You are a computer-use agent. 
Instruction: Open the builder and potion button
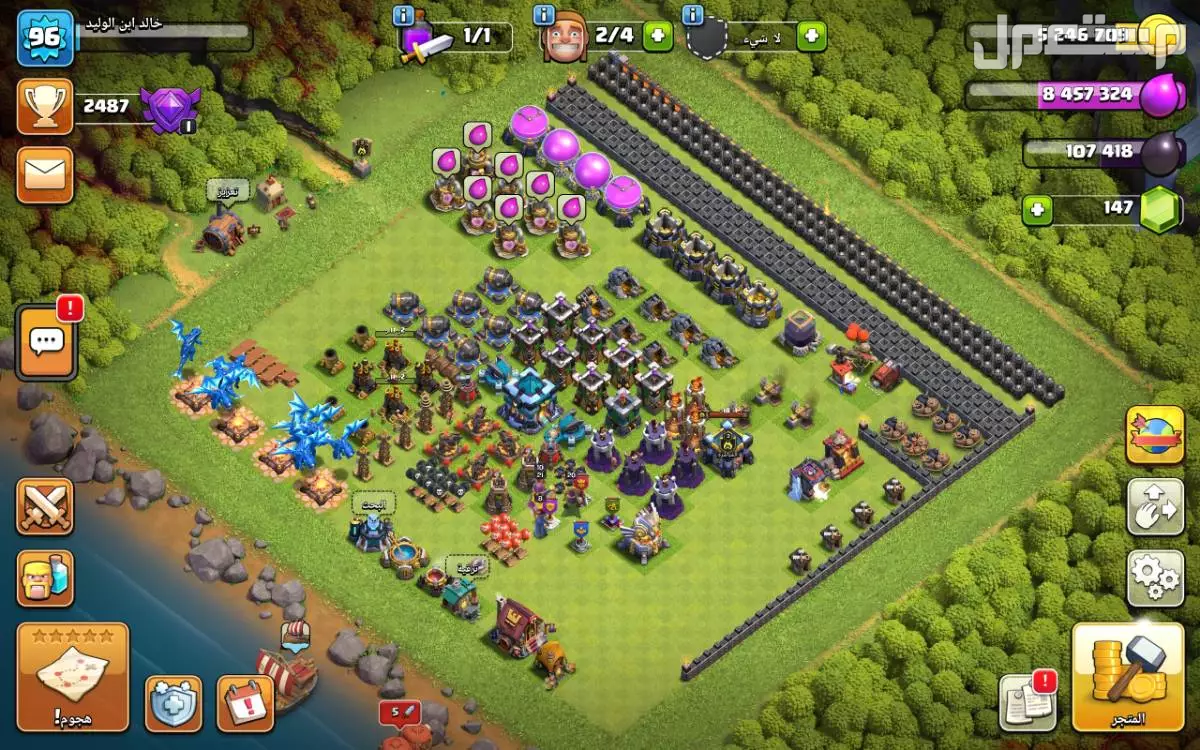[x=45, y=578]
